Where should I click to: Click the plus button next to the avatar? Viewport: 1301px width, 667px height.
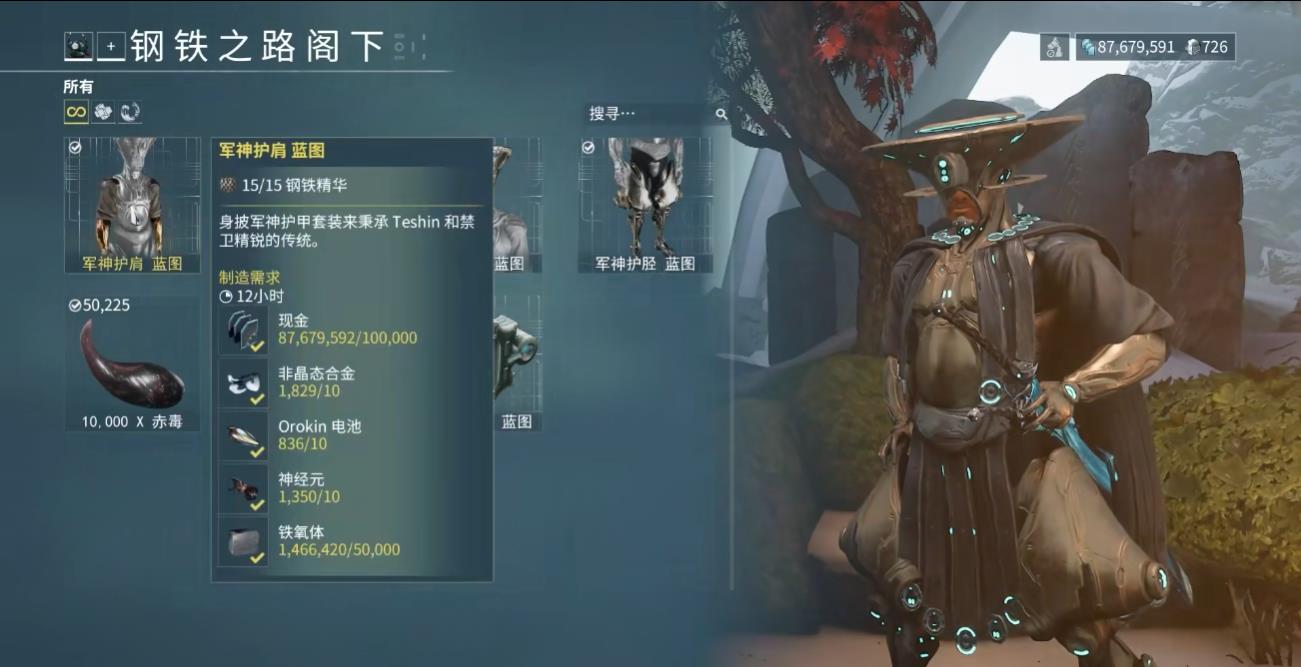click(111, 46)
